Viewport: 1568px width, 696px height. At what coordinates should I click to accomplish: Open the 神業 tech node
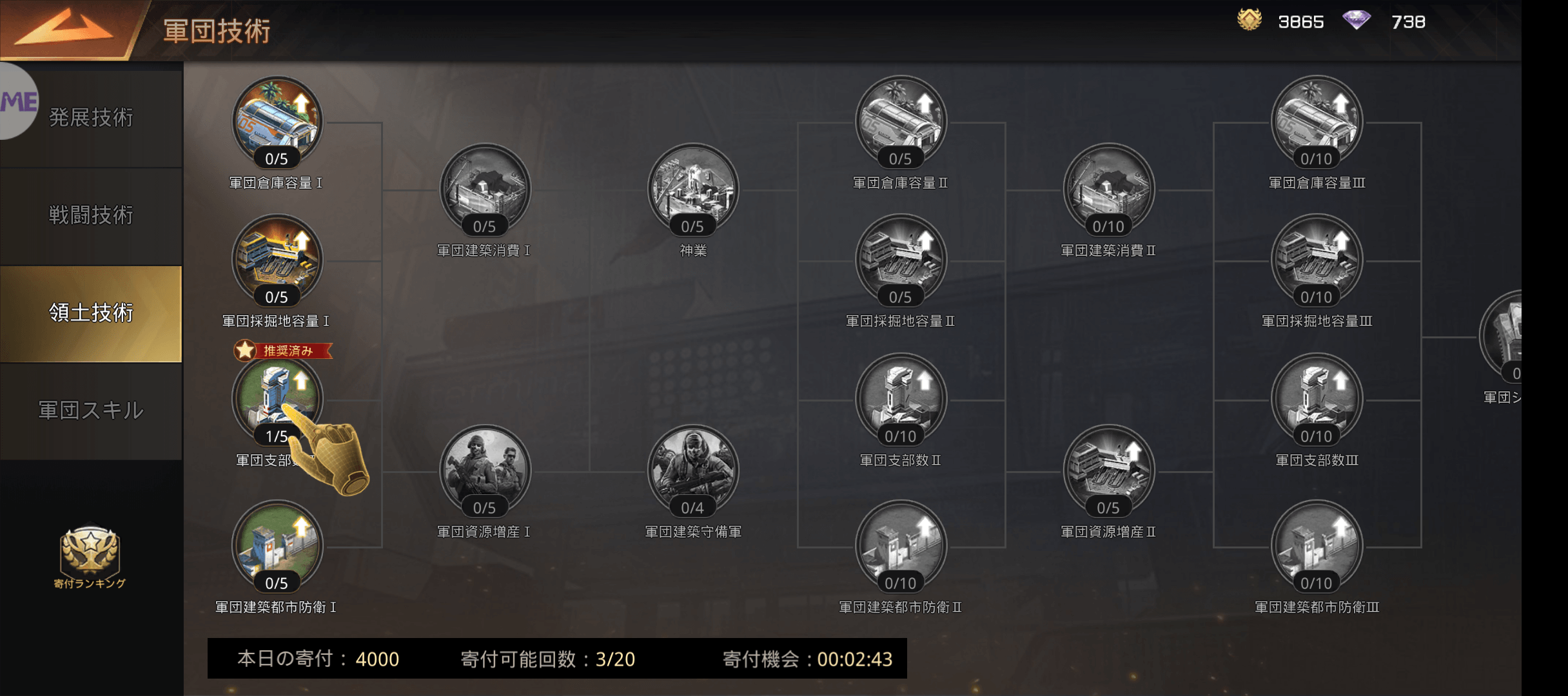(692, 189)
